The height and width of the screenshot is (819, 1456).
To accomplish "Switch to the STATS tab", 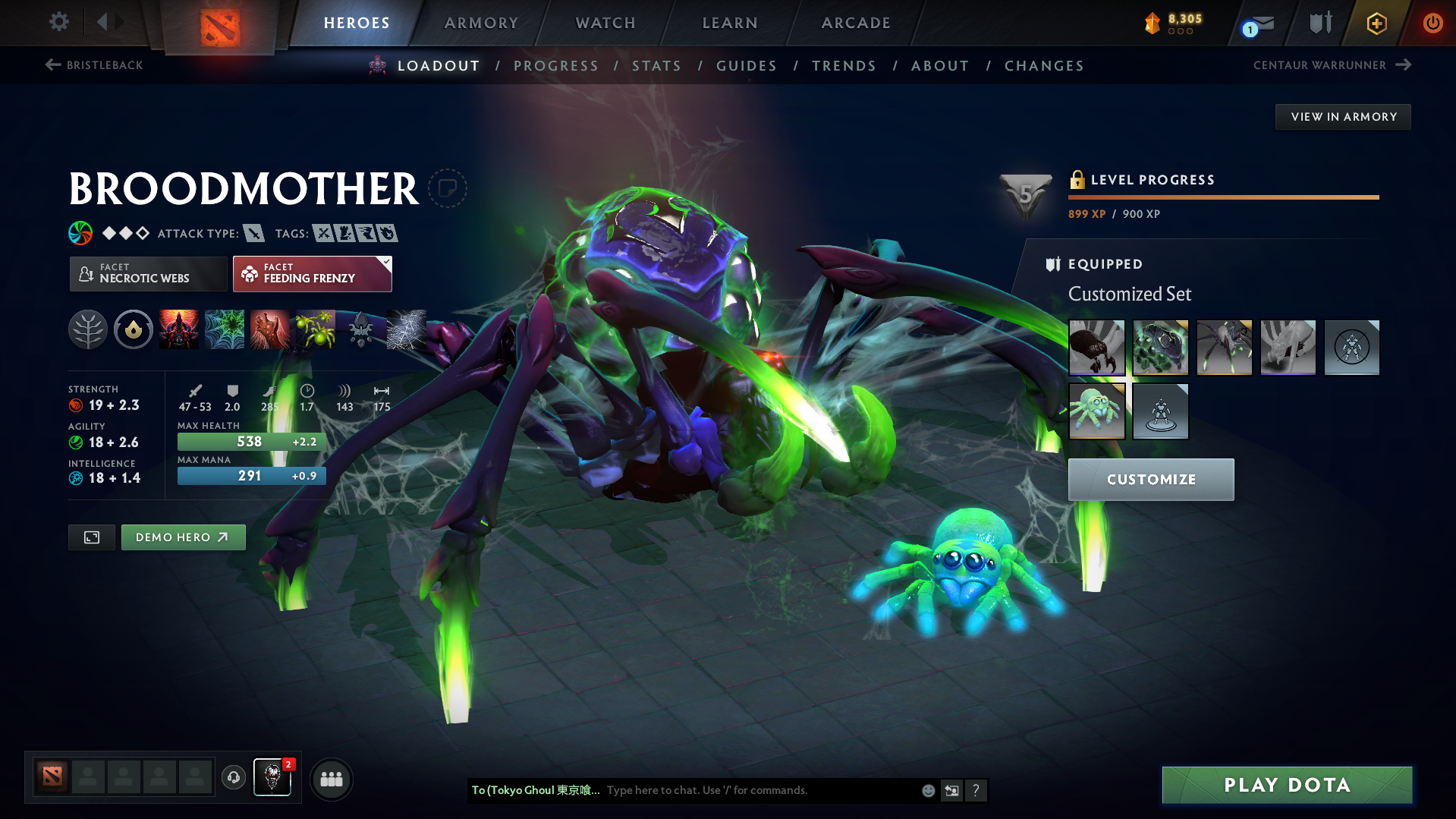I will click(x=657, y=65).
